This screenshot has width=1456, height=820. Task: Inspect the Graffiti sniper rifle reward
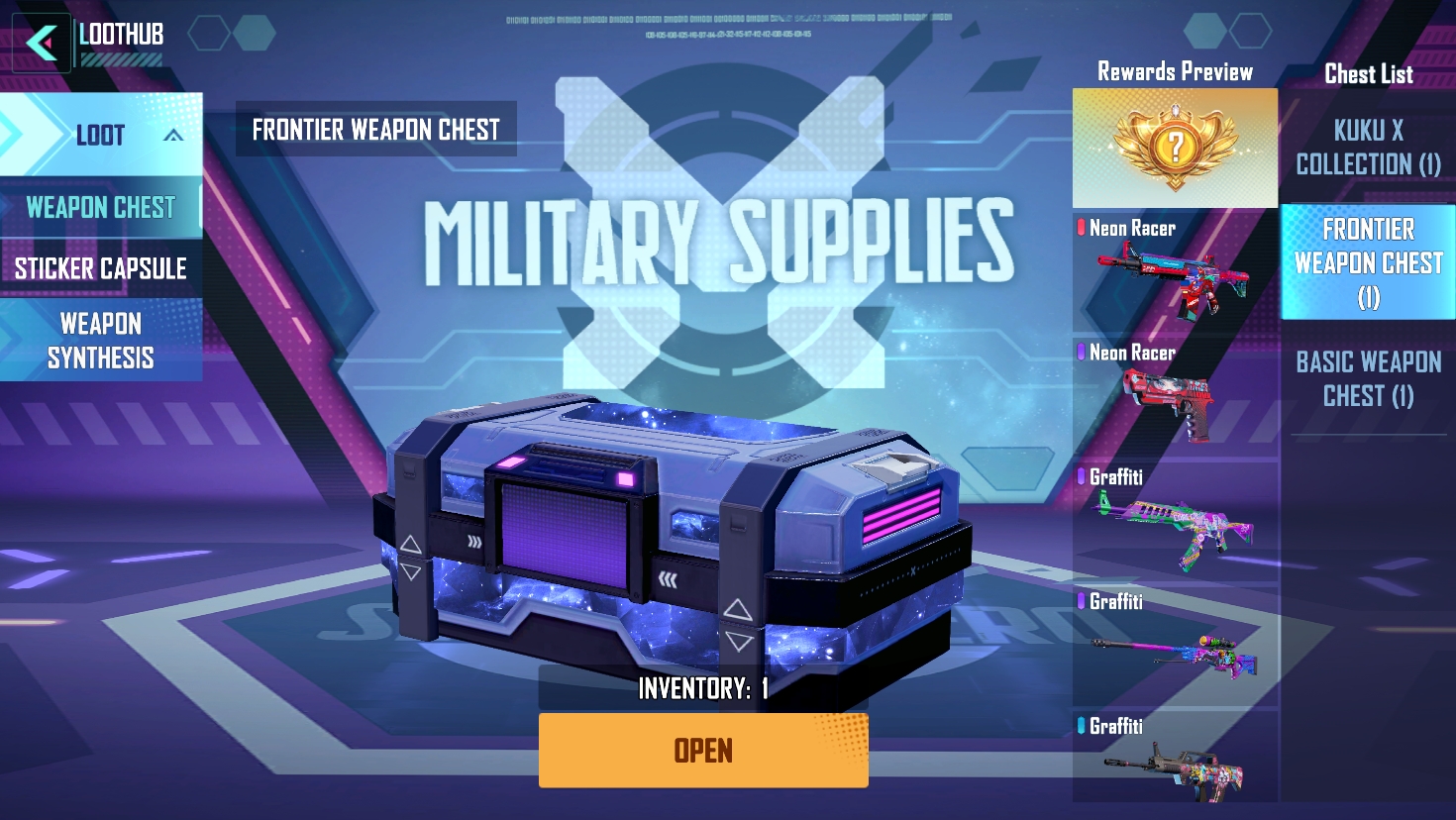1175,648
